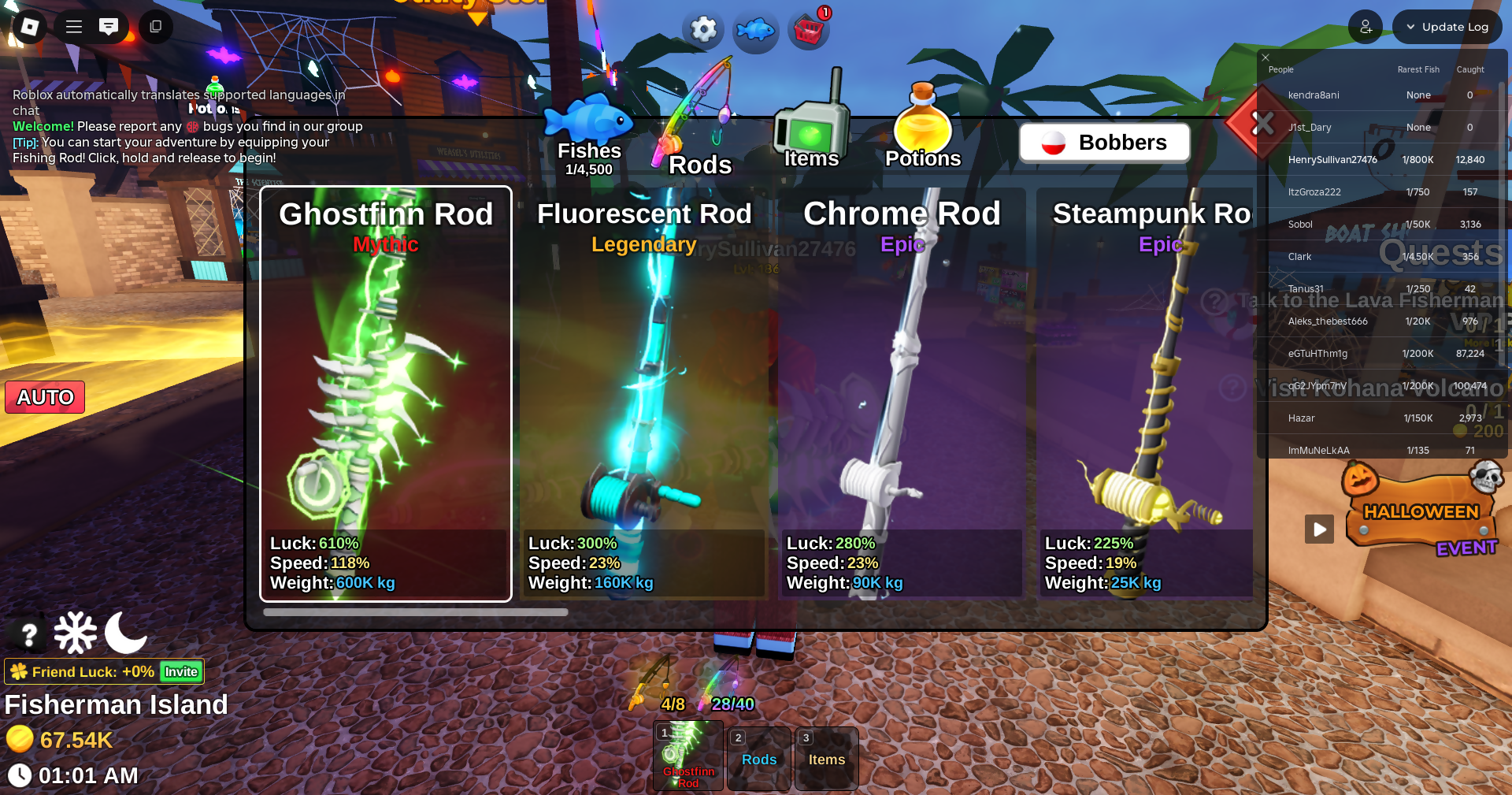The width and height of the screenshot is (1512, 795).
Task: Open the blue fish menu icon
Action: [x=756, y=30]
